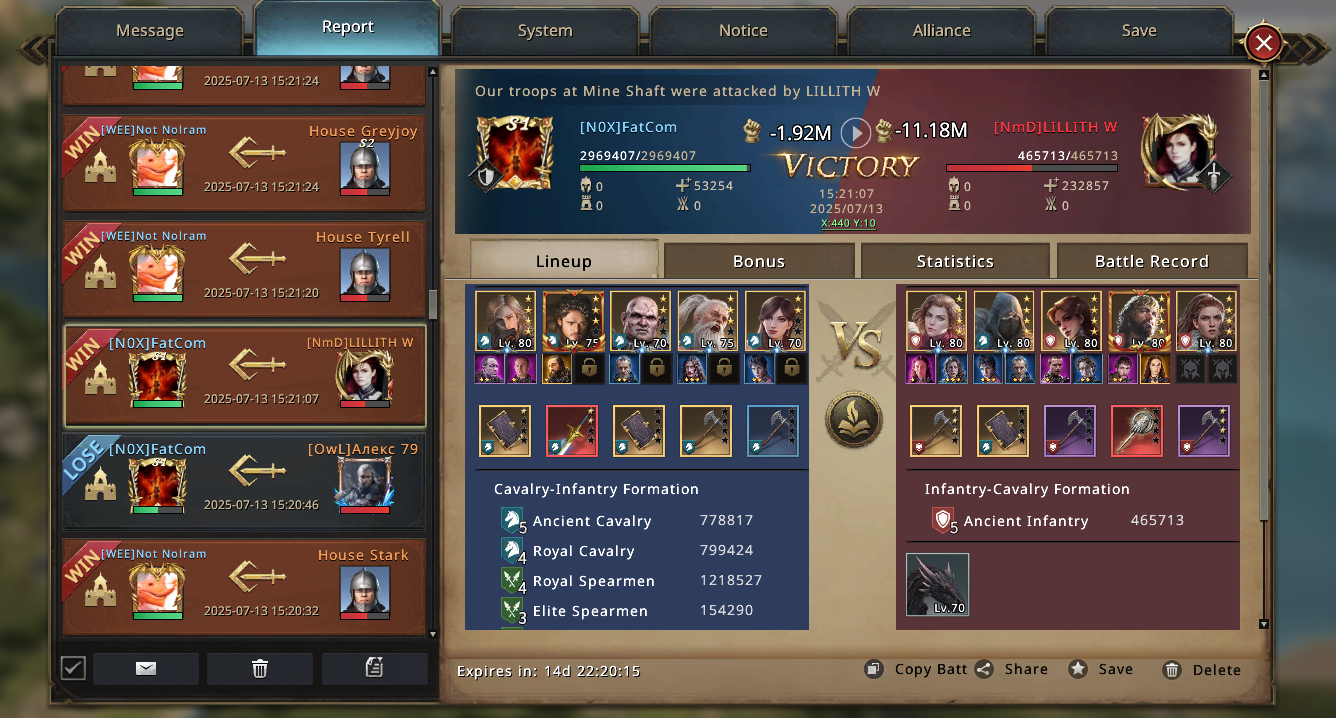Select the Alliance tab
This screenshot has height=718, width=1336.
point(941,31)
